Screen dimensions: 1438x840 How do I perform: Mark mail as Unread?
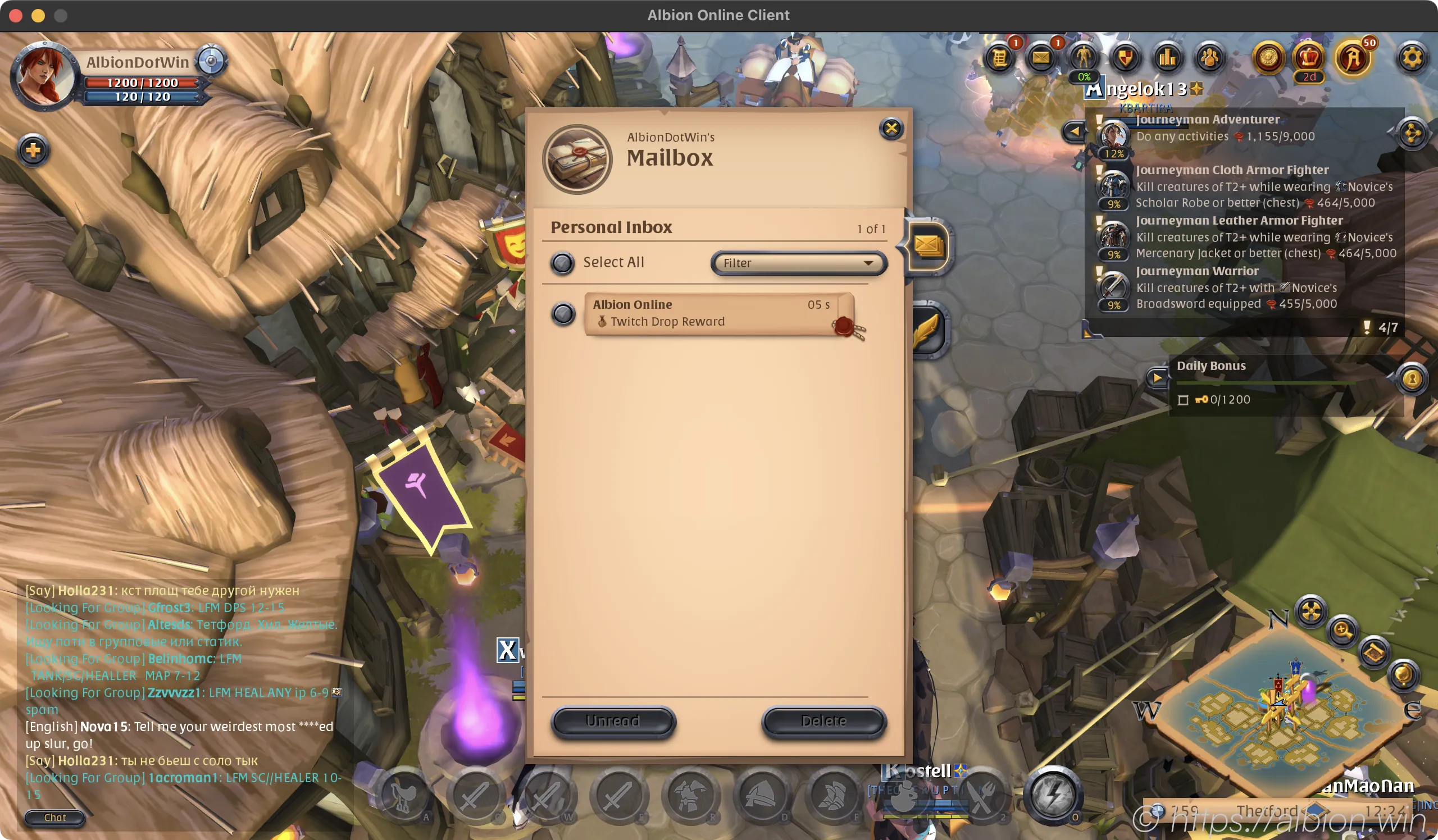click(x=613, y=722)
